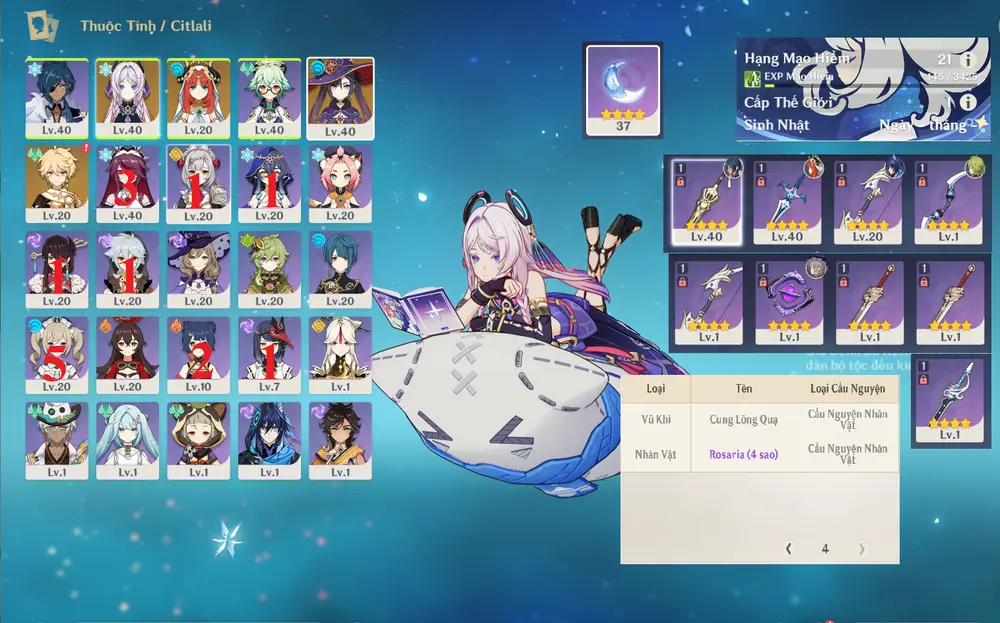This screenshot has height=623, width=1000.
Task: Pick Barbara from the character list
Action: [57, 354]
